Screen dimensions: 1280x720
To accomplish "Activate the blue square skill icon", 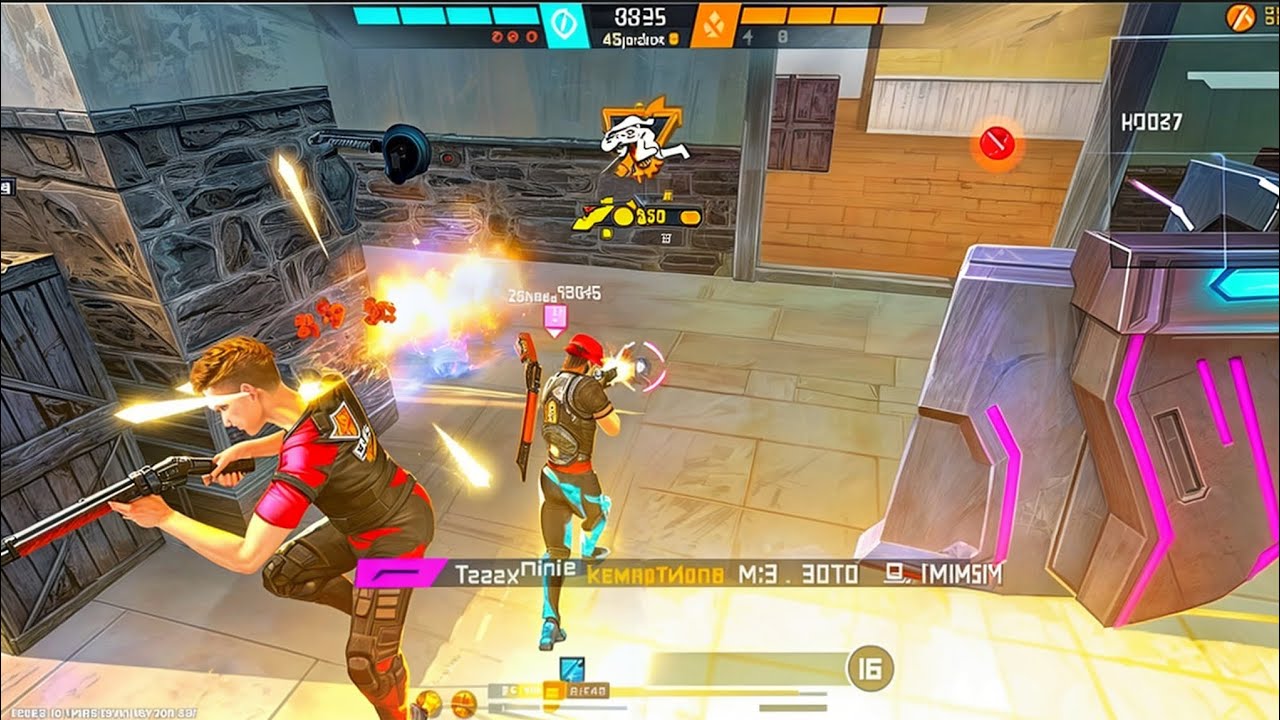I will pos(570,670).
